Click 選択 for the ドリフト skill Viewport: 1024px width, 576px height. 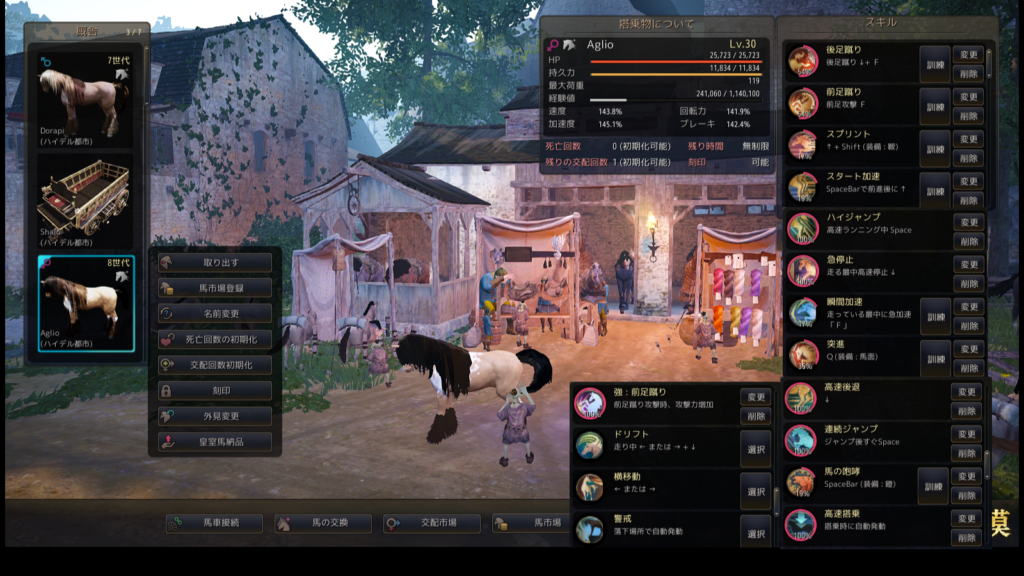pos(755,449)
